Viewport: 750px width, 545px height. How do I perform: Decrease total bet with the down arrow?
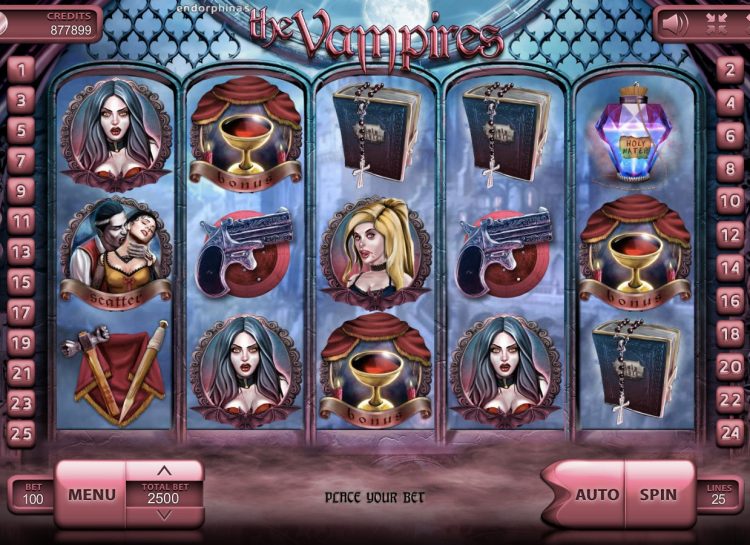165,515
